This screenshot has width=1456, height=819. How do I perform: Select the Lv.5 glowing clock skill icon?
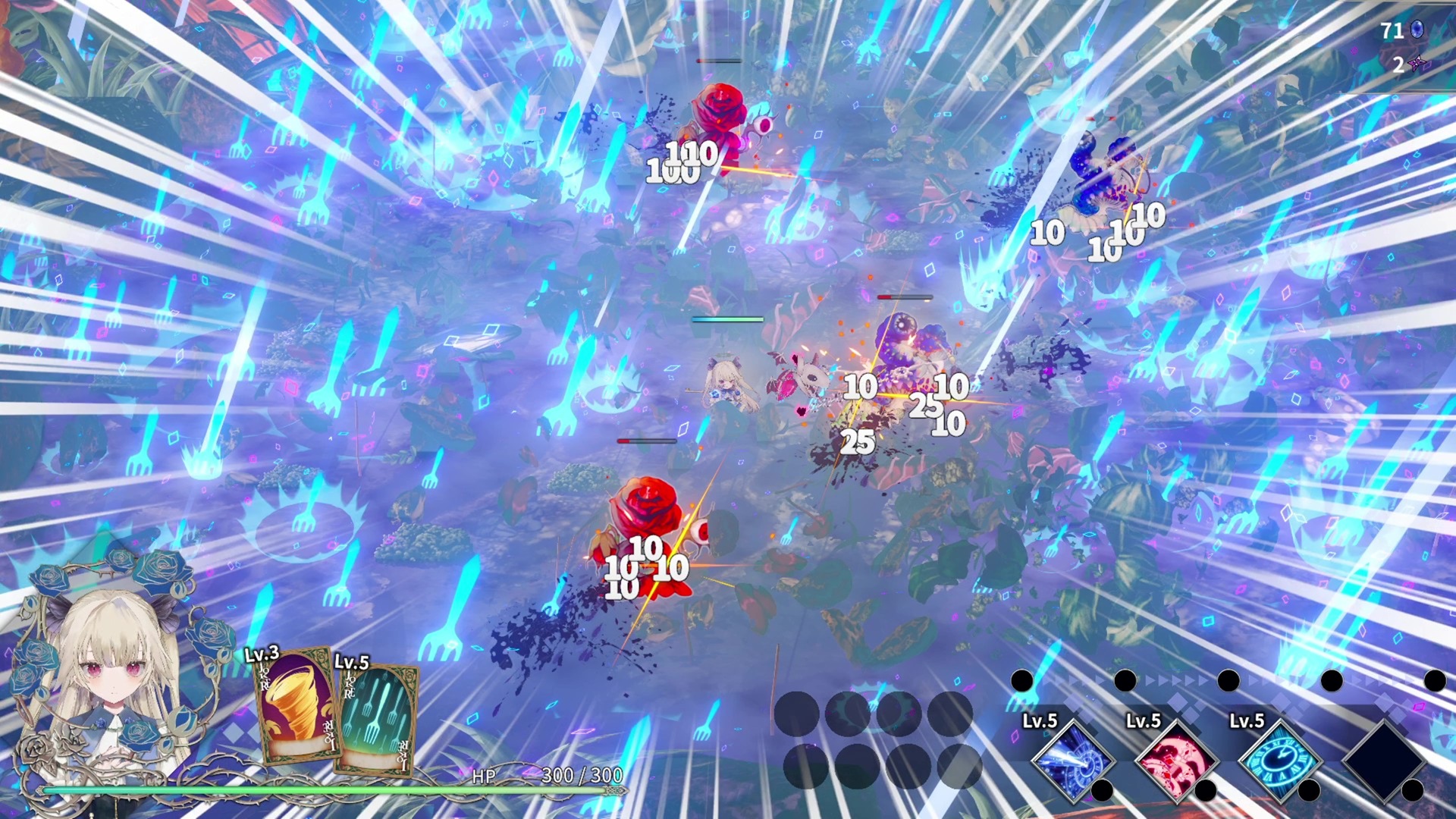[1282, 761]
